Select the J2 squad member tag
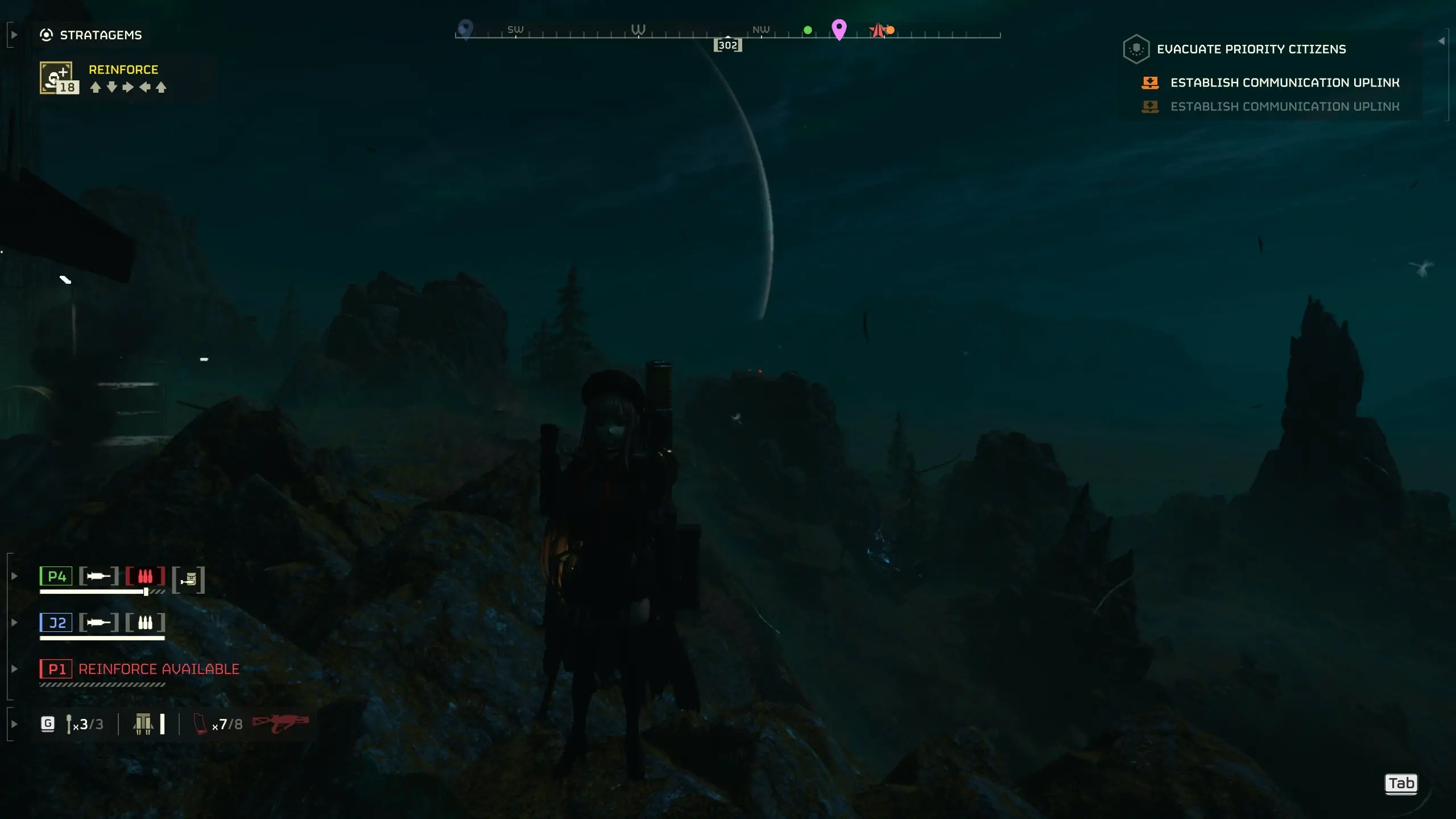Viewport: 1456px width, 819px height. click(56, 623)
